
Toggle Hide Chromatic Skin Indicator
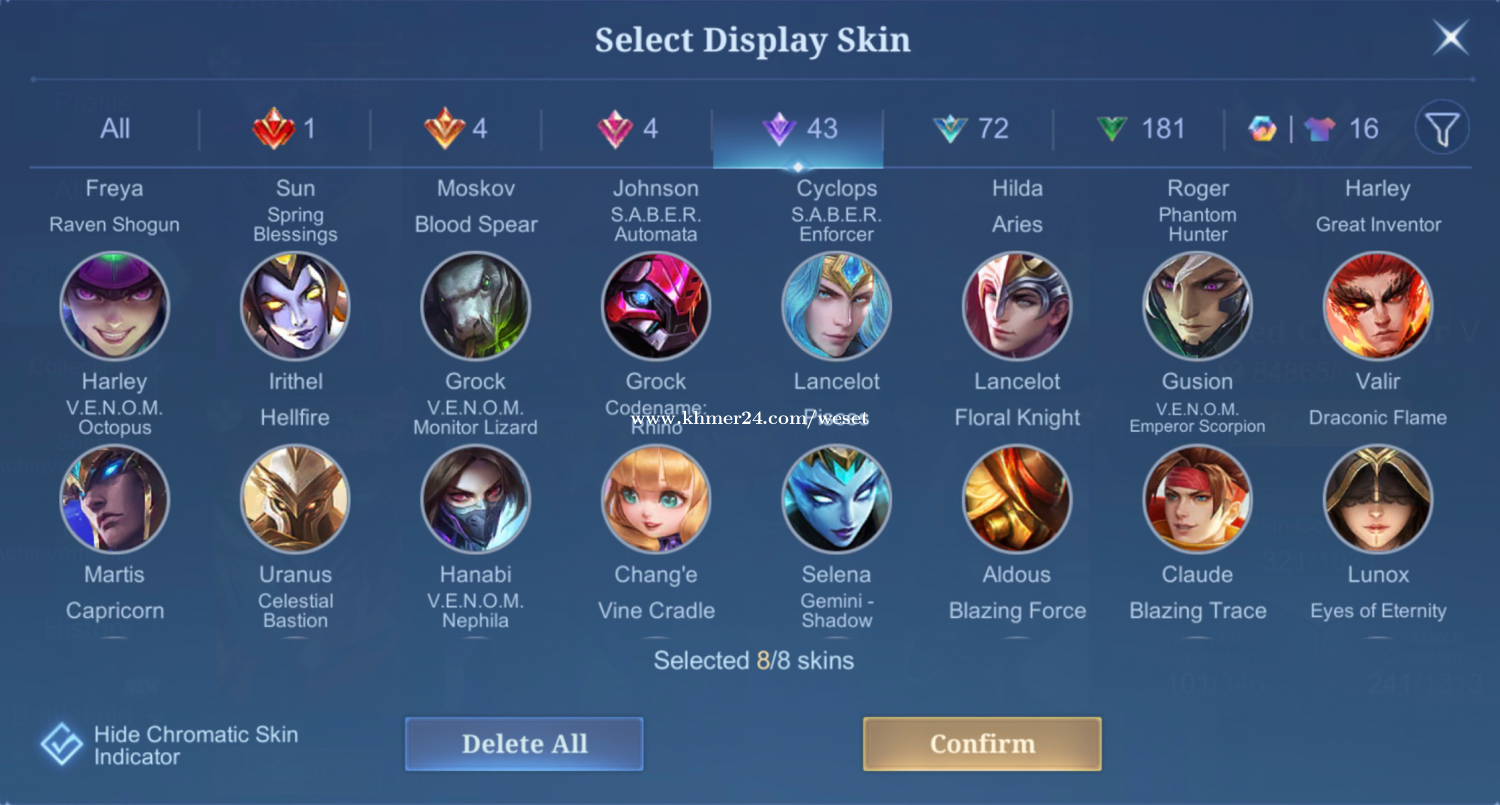pyautogui.click(x=62, y=745)
